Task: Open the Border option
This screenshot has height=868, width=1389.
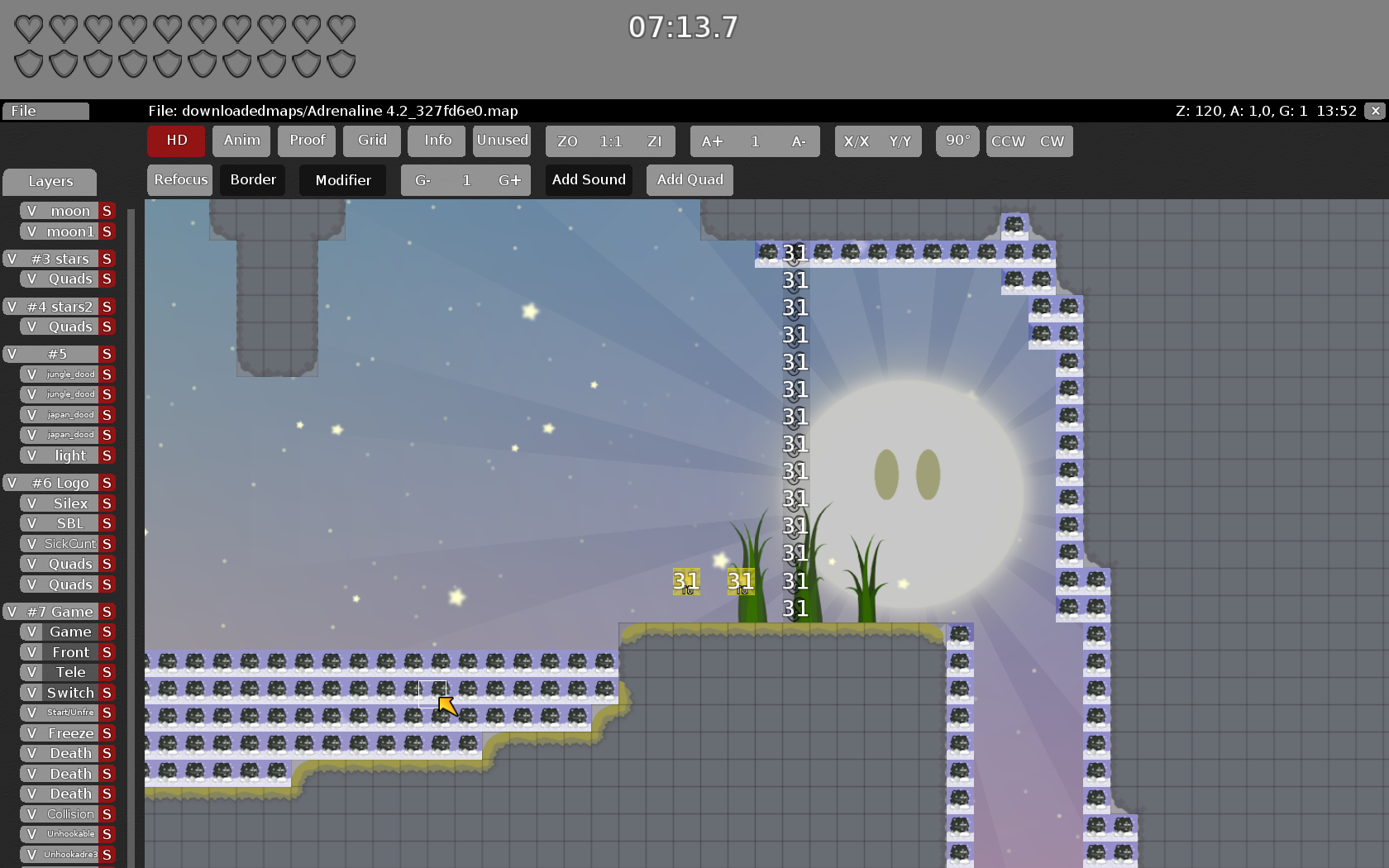Action: click(253, 180)
